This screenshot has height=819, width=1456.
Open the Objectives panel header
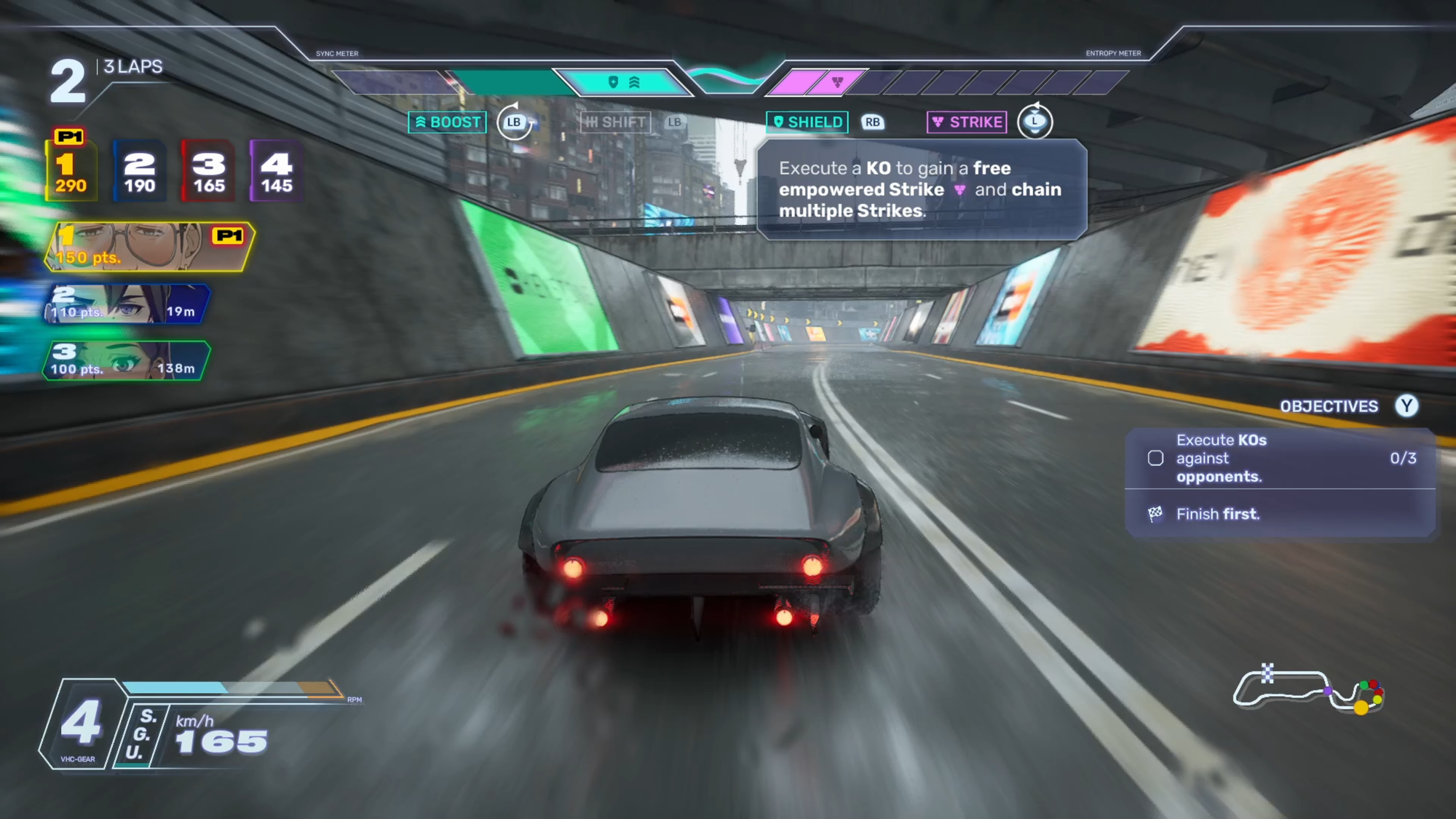pos(1329,406)
